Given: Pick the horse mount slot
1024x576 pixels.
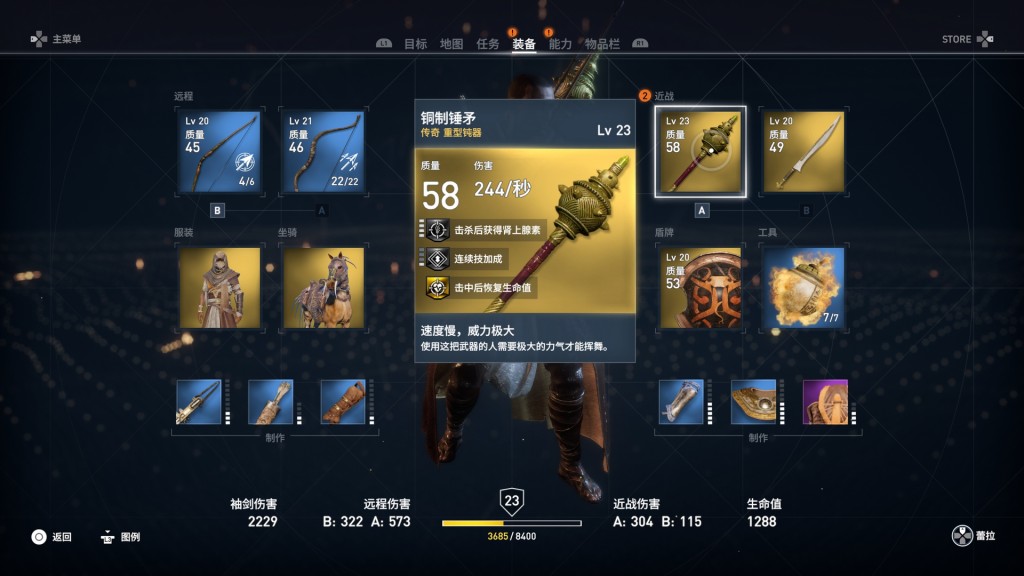Looking at the screenshot, I should [323, 288].
